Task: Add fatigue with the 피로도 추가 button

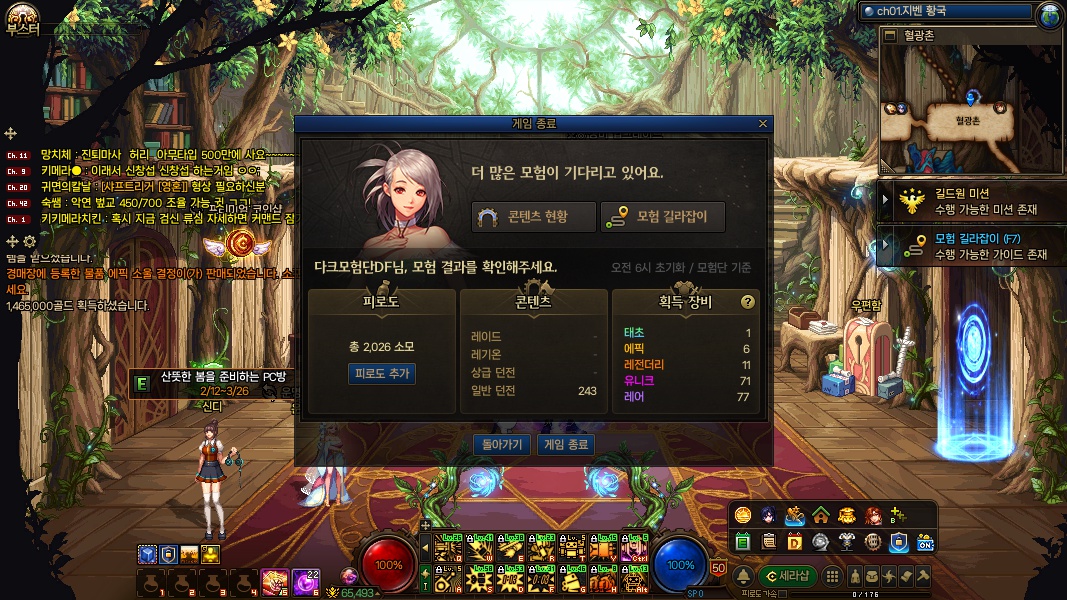Action: pyautogui.click(x=381, y=373)
